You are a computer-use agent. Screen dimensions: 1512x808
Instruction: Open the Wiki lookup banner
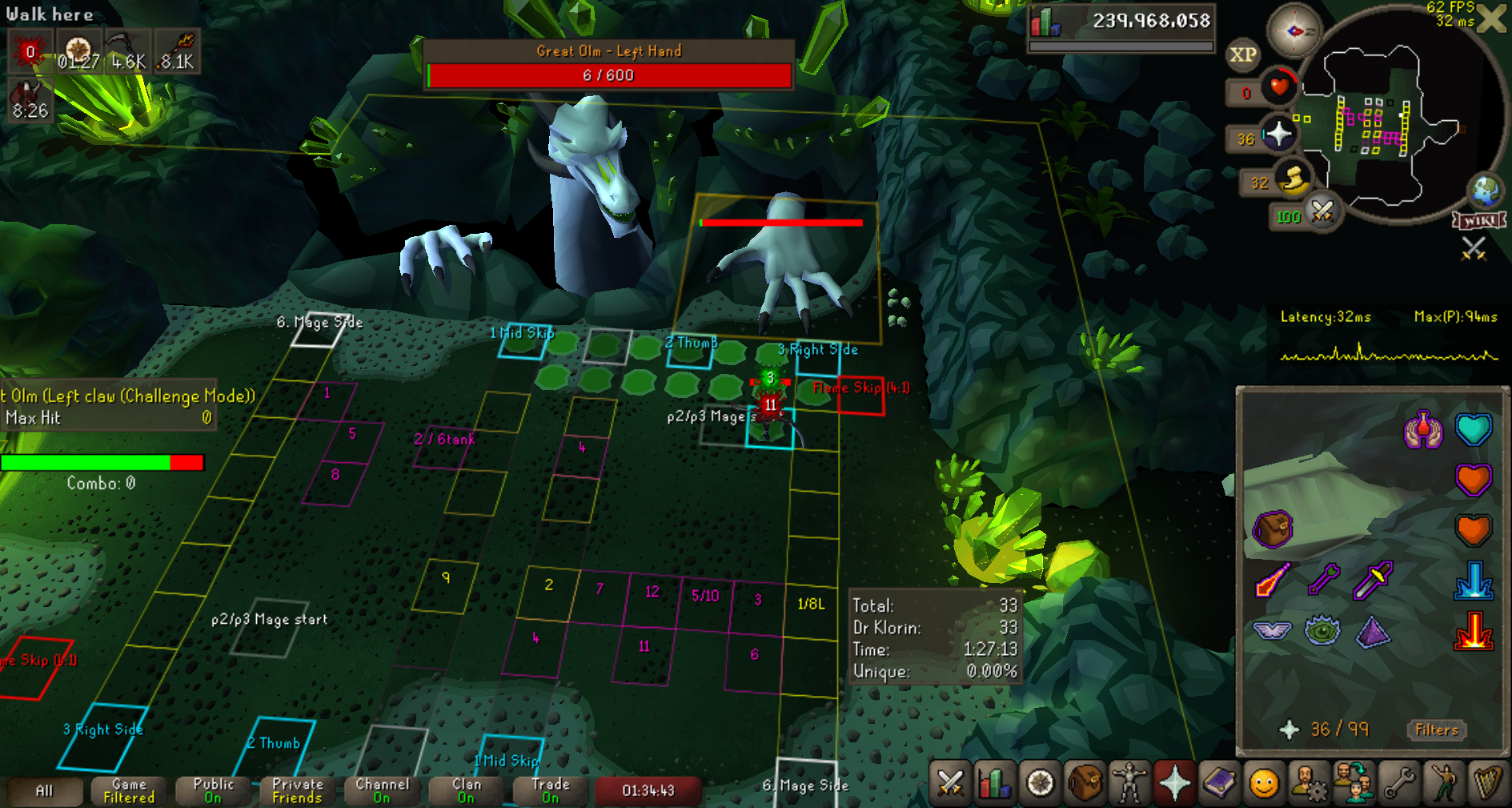point(1479,220)
